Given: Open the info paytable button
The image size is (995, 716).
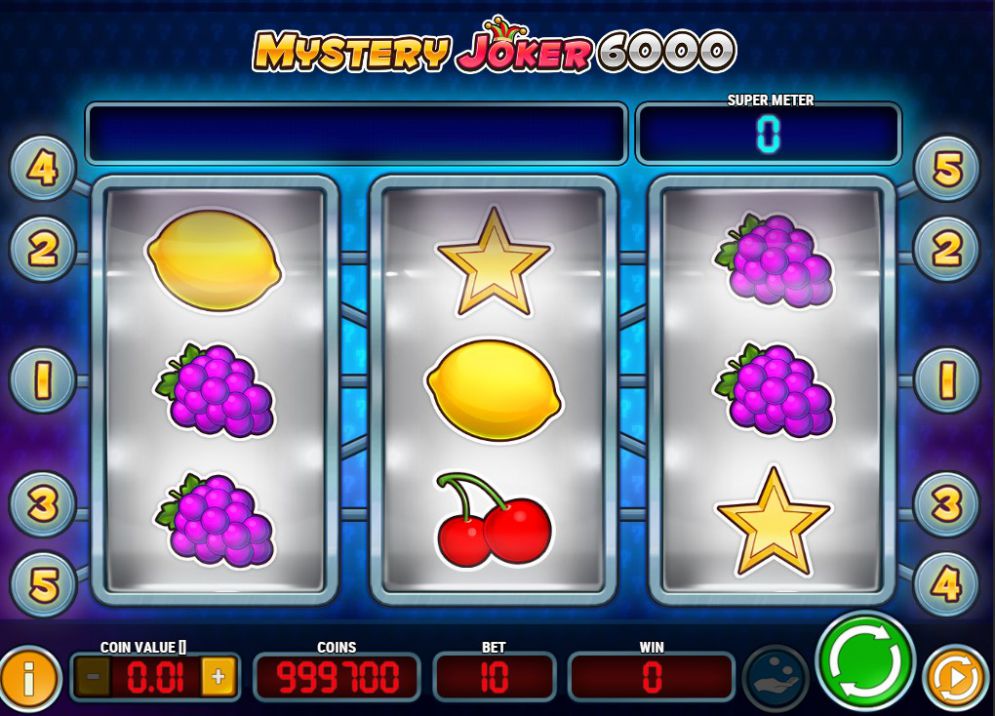Looking at the screenshot, I should click(x=27, y=680).
